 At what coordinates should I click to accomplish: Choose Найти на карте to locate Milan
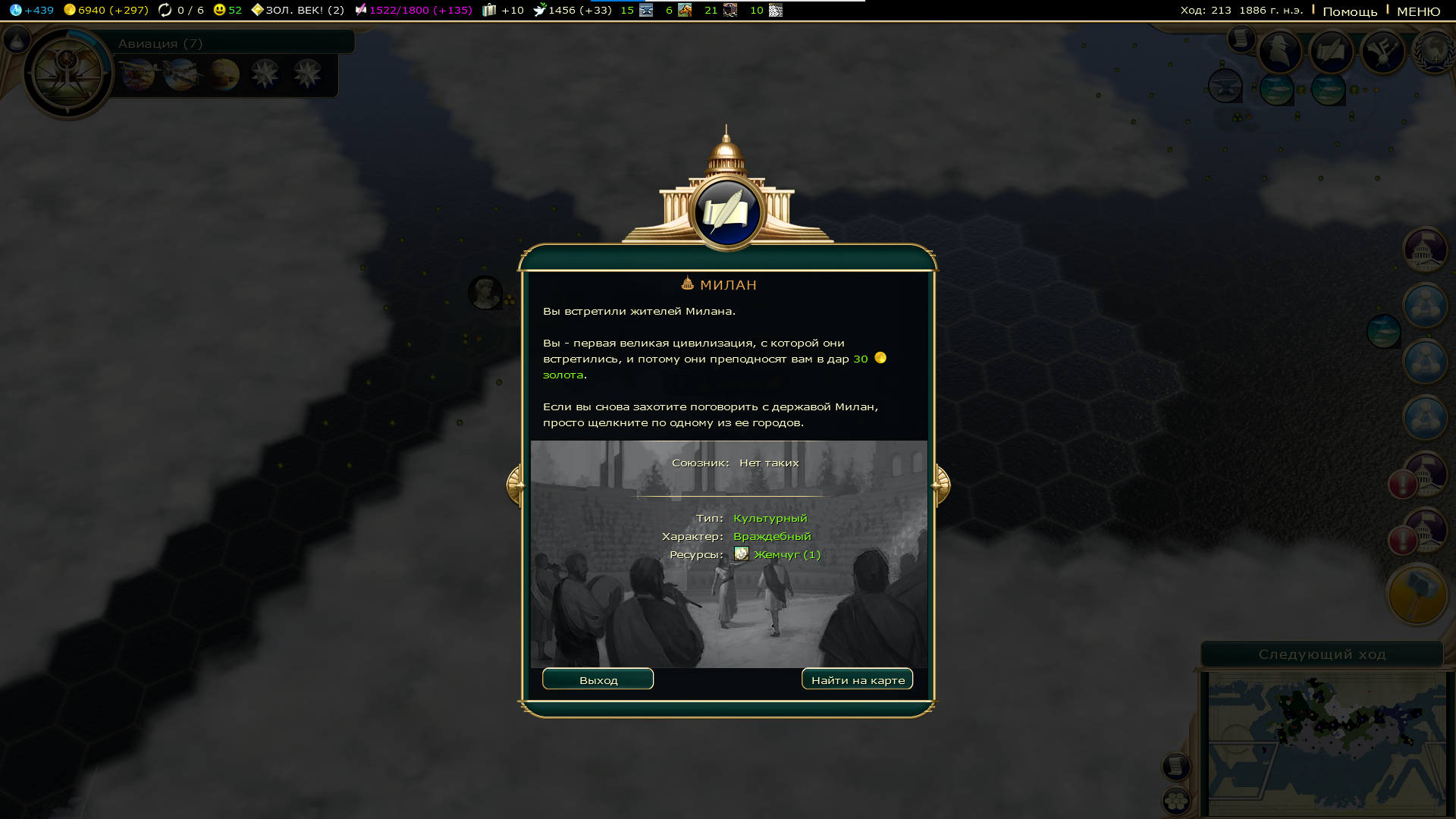[x=857, y=679]
